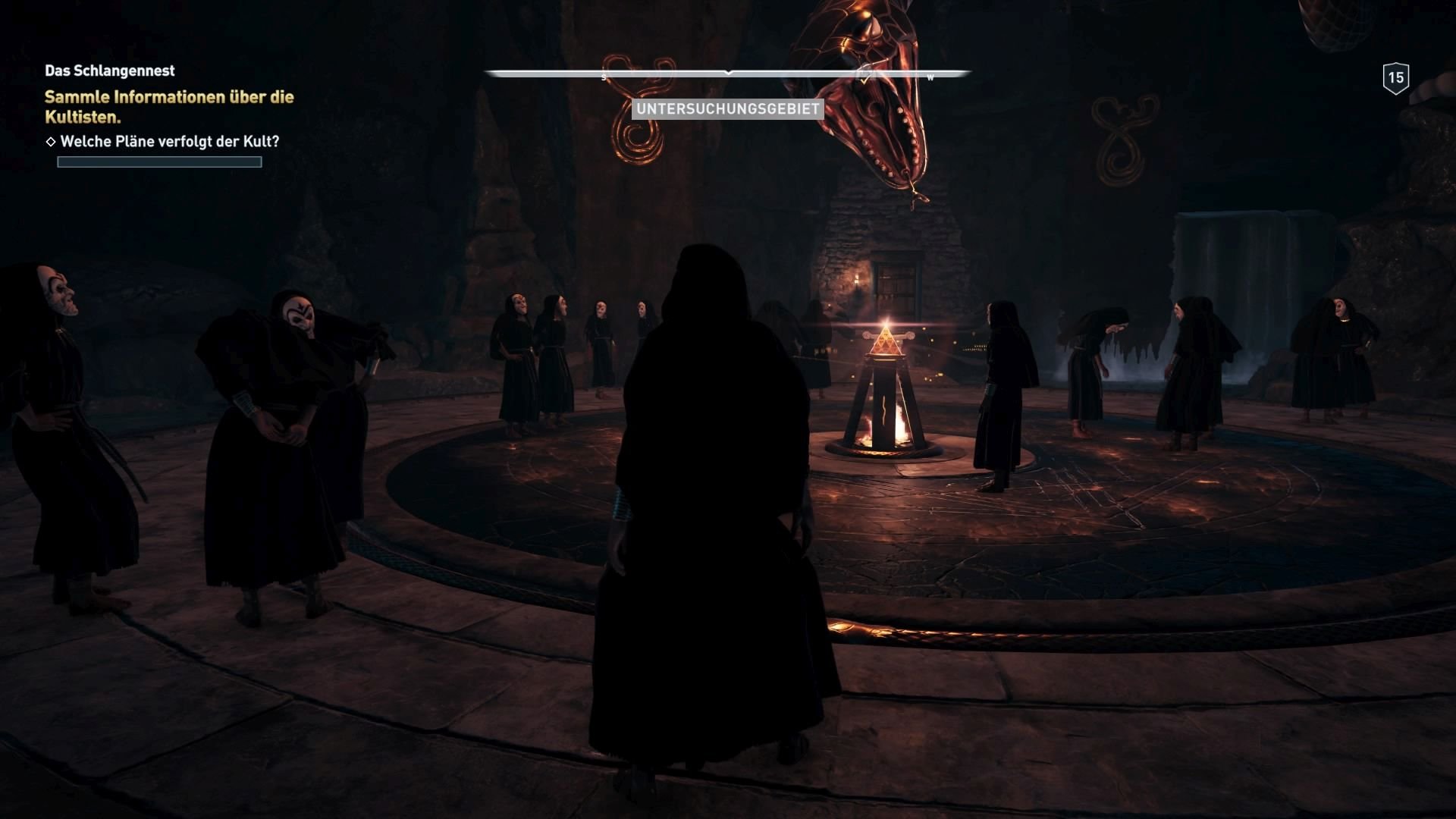Screen dimensions: 1456x819
Task: Click the objective Welche Pläne verfolgt der Kult?
Action: point(171,140)
